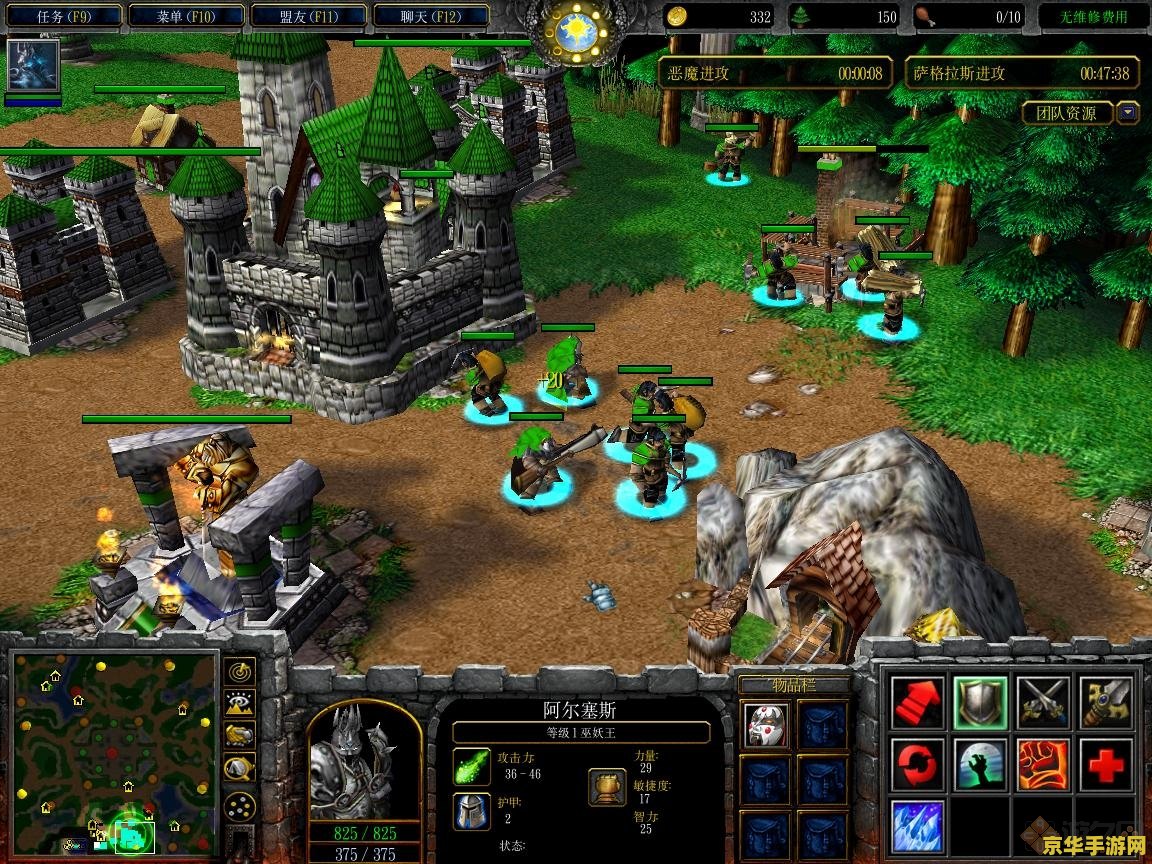The image size is (1152, 864).
Task: Open the 聊天 (F12) chat log
Action: (430, 16)
